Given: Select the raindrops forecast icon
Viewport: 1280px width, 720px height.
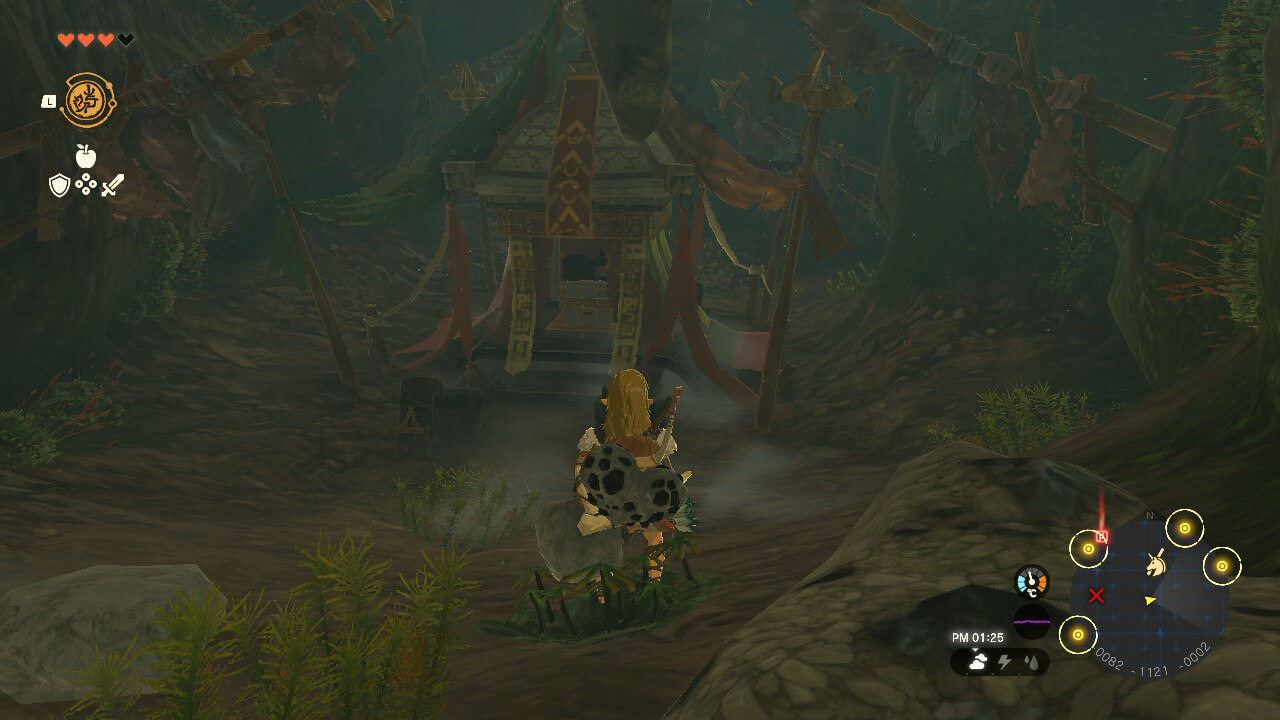Looking at the screenshot, I should pyautogui.click(x=1032, y=661).
